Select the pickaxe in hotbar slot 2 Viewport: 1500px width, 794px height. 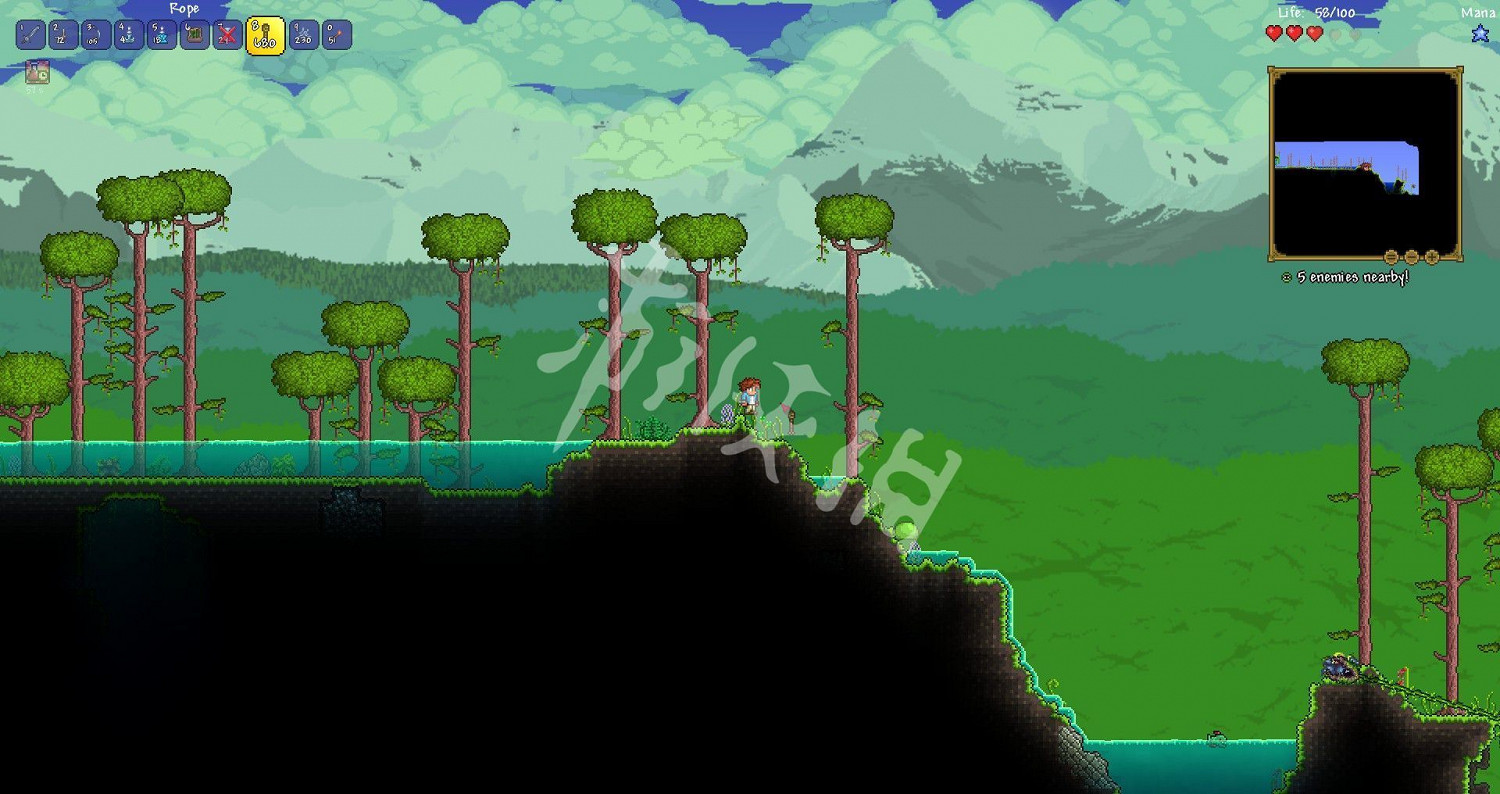pos(64,34)
